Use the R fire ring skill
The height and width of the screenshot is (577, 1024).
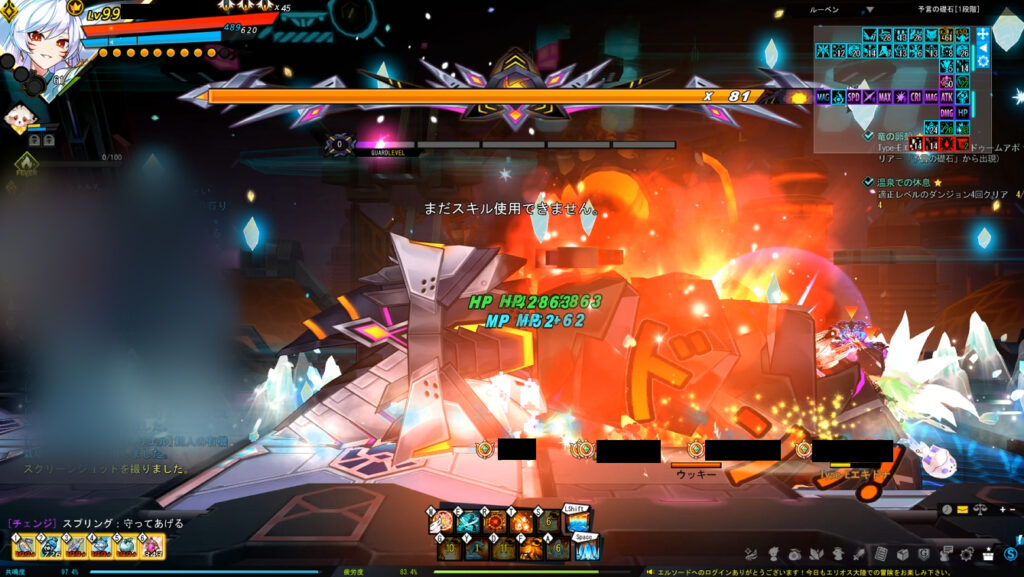[x=494, y=522]
